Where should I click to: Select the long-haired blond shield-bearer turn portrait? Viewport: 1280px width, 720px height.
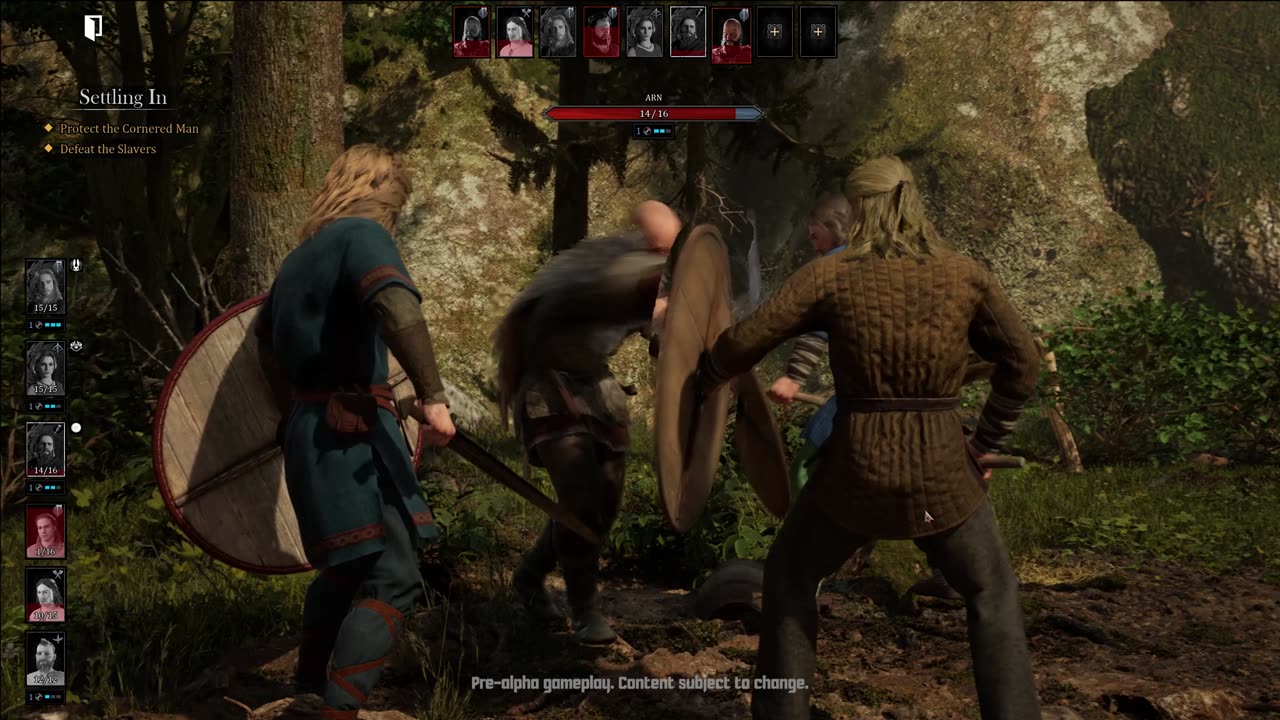coord(558,32)
